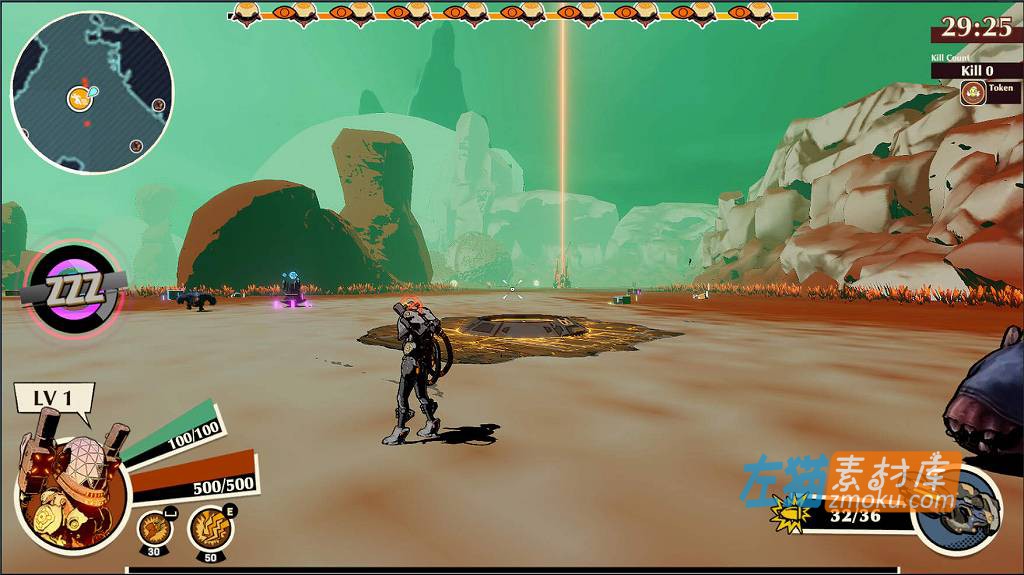This screenshot has width=1024, height=575.
Task: Select the equipped weapon circle icon
Action: click(958, 510)
